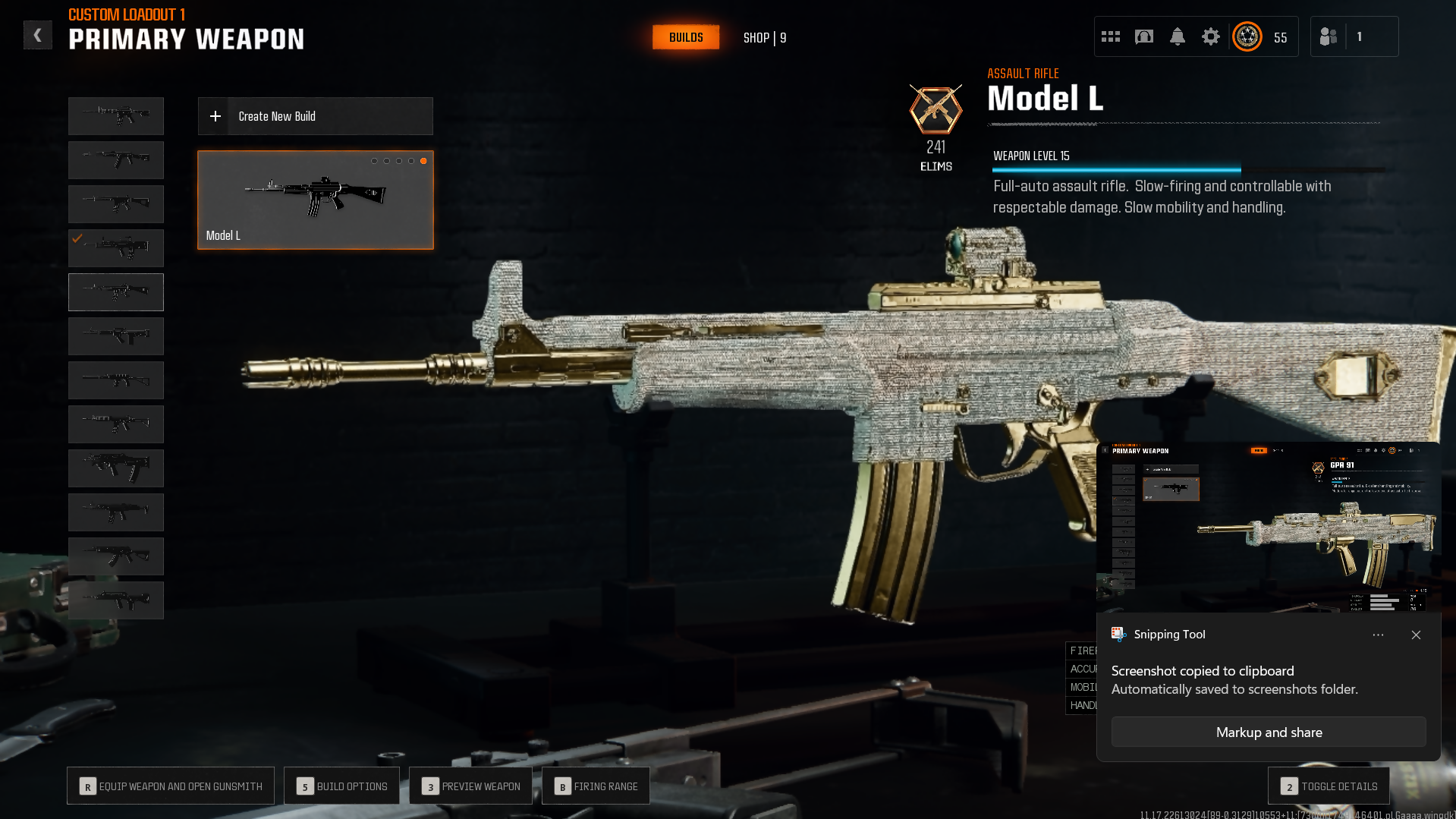Create a new build
1456x819 pixels.
[x=315, y=116]
